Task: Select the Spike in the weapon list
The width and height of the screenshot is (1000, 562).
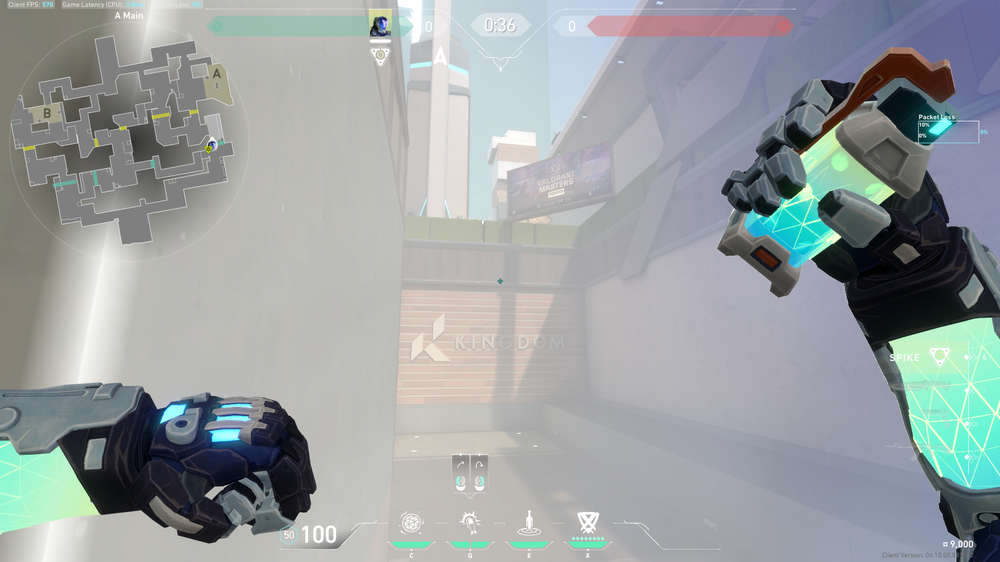Action: pos(938,357)
